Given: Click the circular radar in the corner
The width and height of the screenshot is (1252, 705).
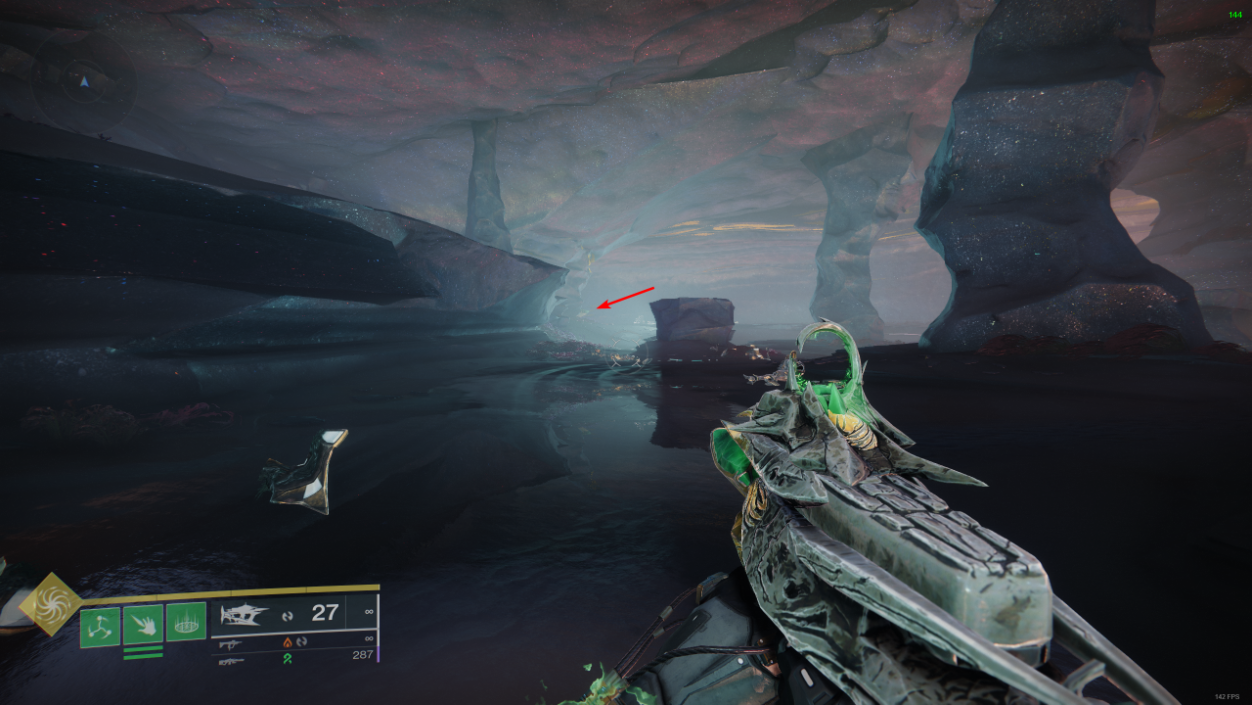Looking at the screenshot, I should click(x=84, y=81).
